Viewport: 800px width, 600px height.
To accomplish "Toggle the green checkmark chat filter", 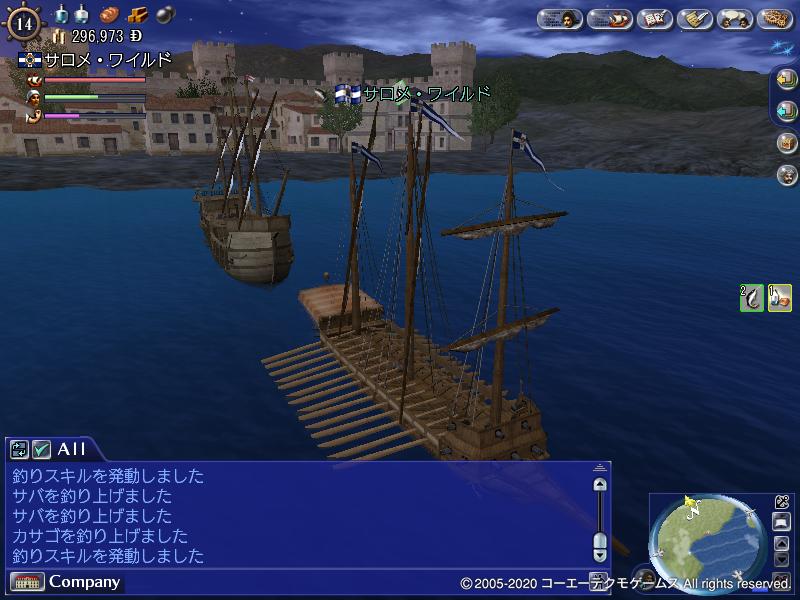I will [41, 450].
